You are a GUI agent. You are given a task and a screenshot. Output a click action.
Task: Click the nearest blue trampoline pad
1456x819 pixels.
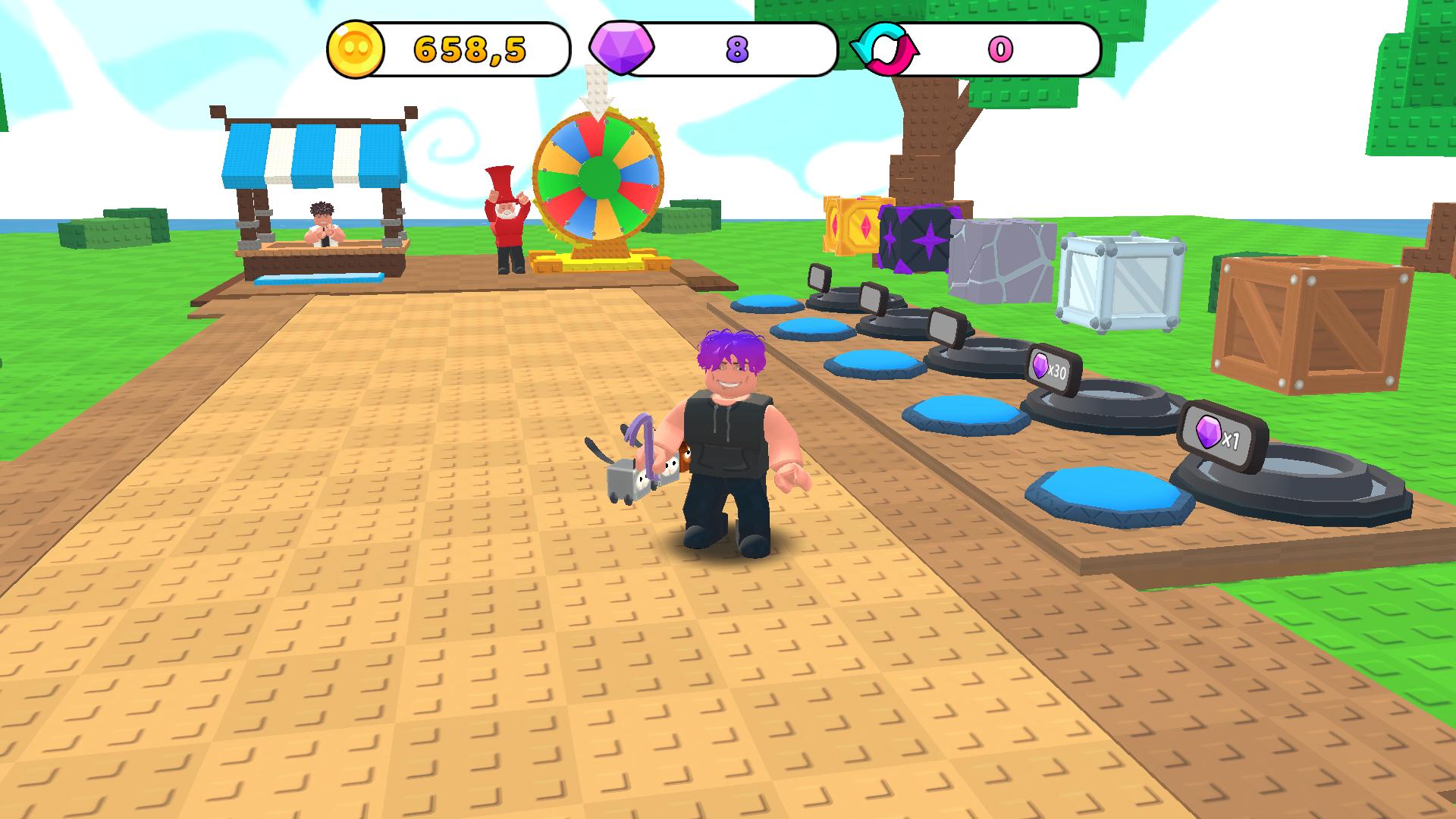1107,493
